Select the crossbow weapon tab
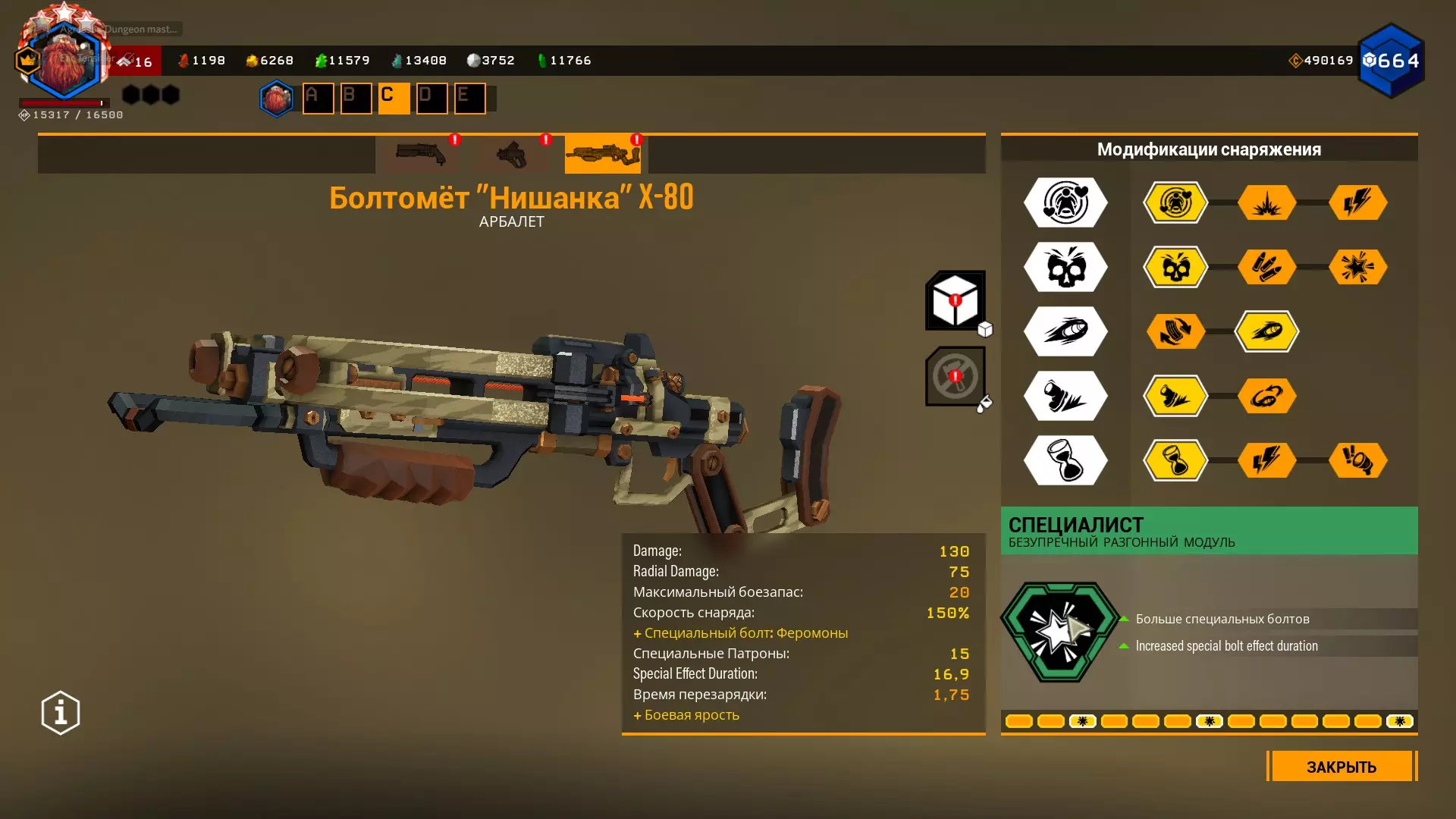Screen dimensions: 1456x819 [602, 154]
